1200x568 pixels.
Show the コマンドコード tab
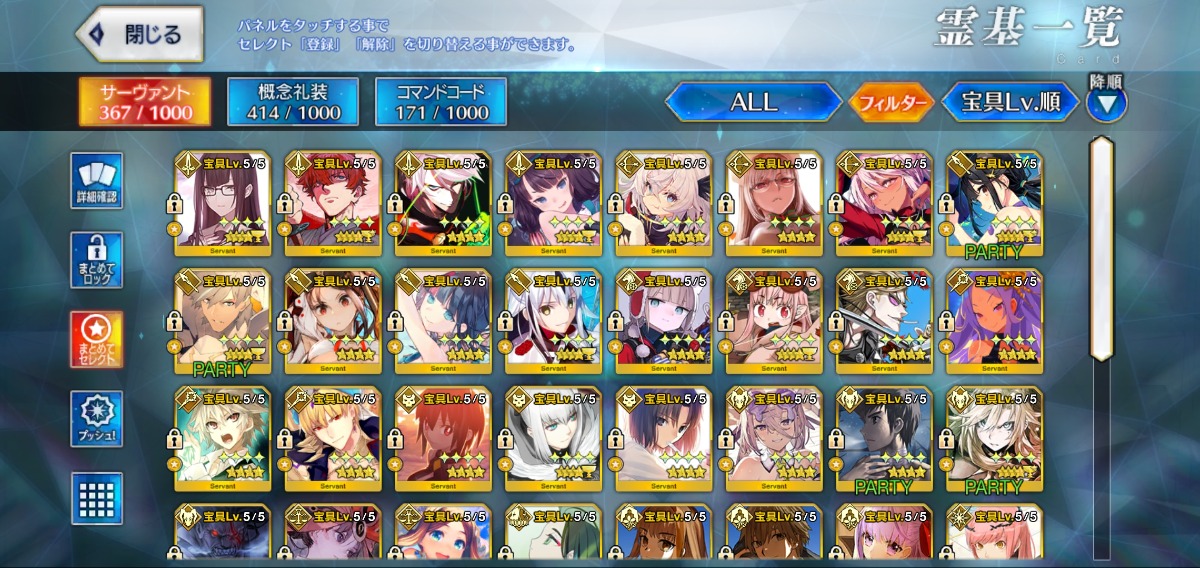point(441,102)
